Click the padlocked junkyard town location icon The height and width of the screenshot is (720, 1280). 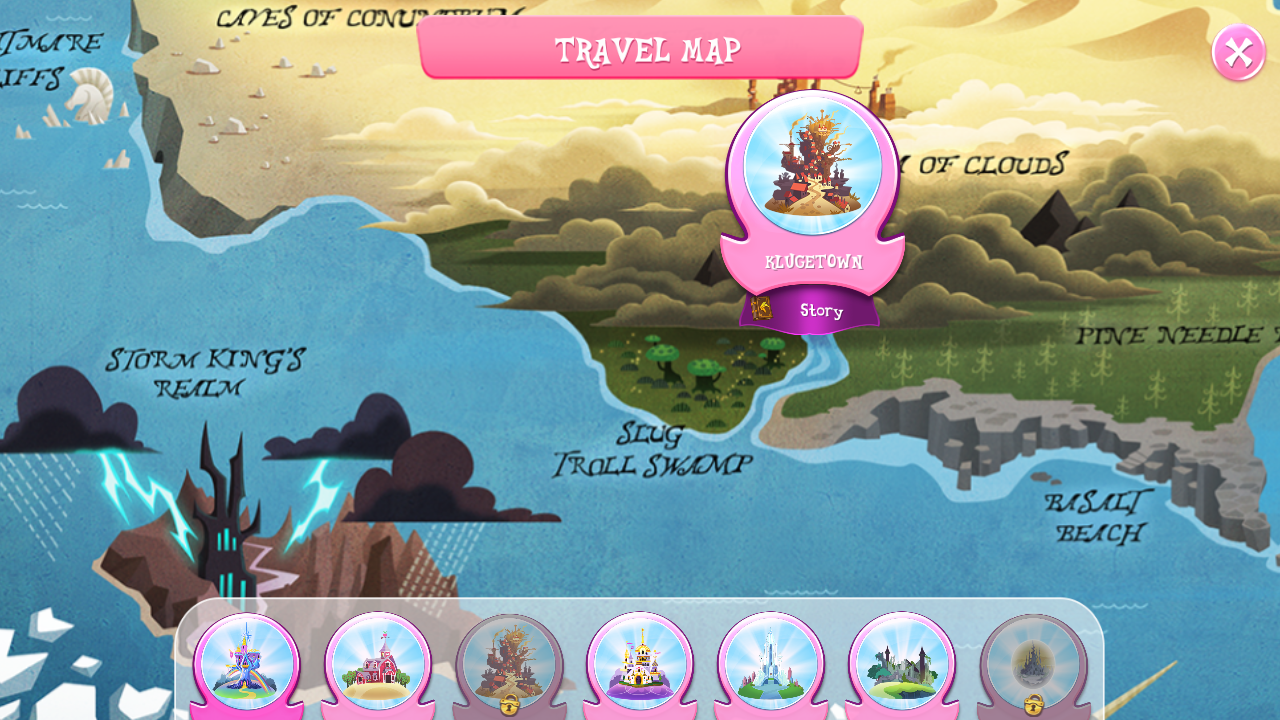pyautogui.click(x=508, y=660)
